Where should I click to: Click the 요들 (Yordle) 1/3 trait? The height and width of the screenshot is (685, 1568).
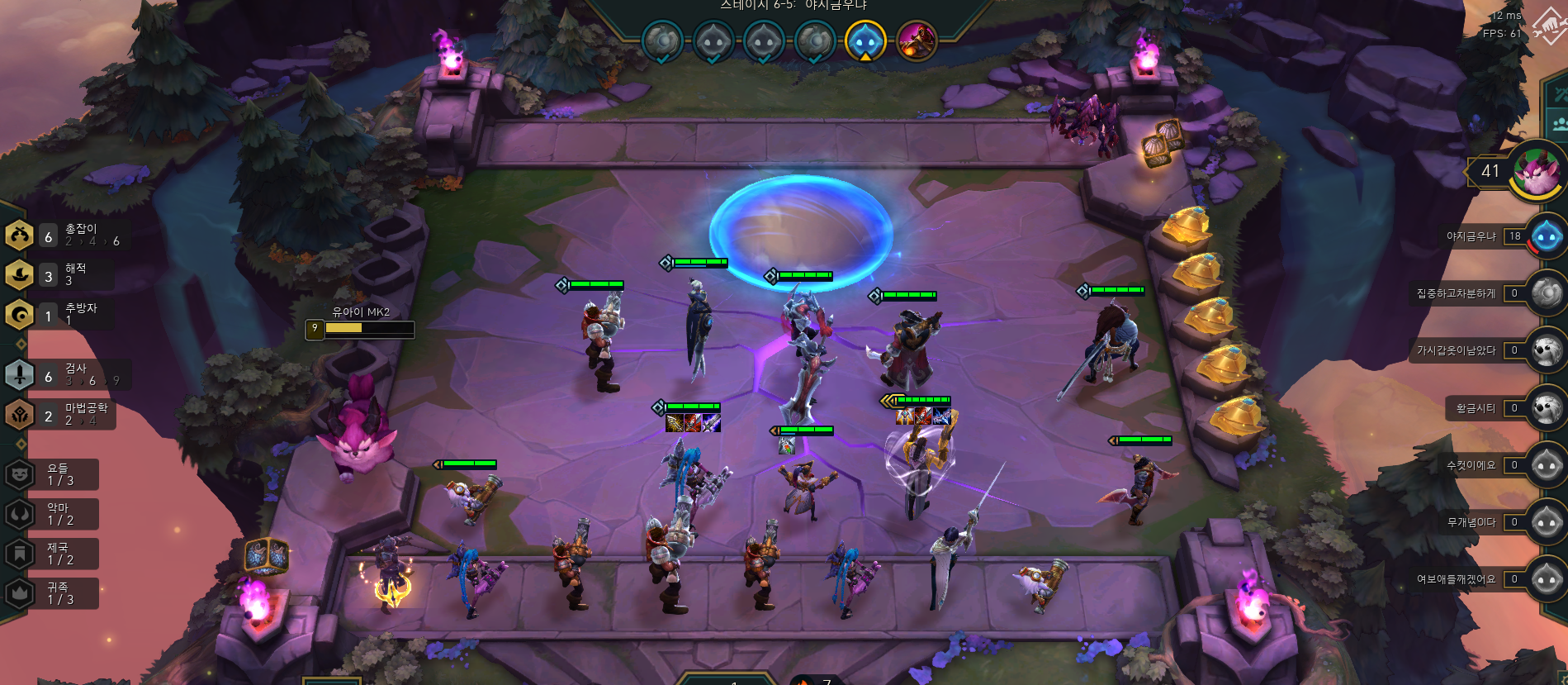click(58, 474)
